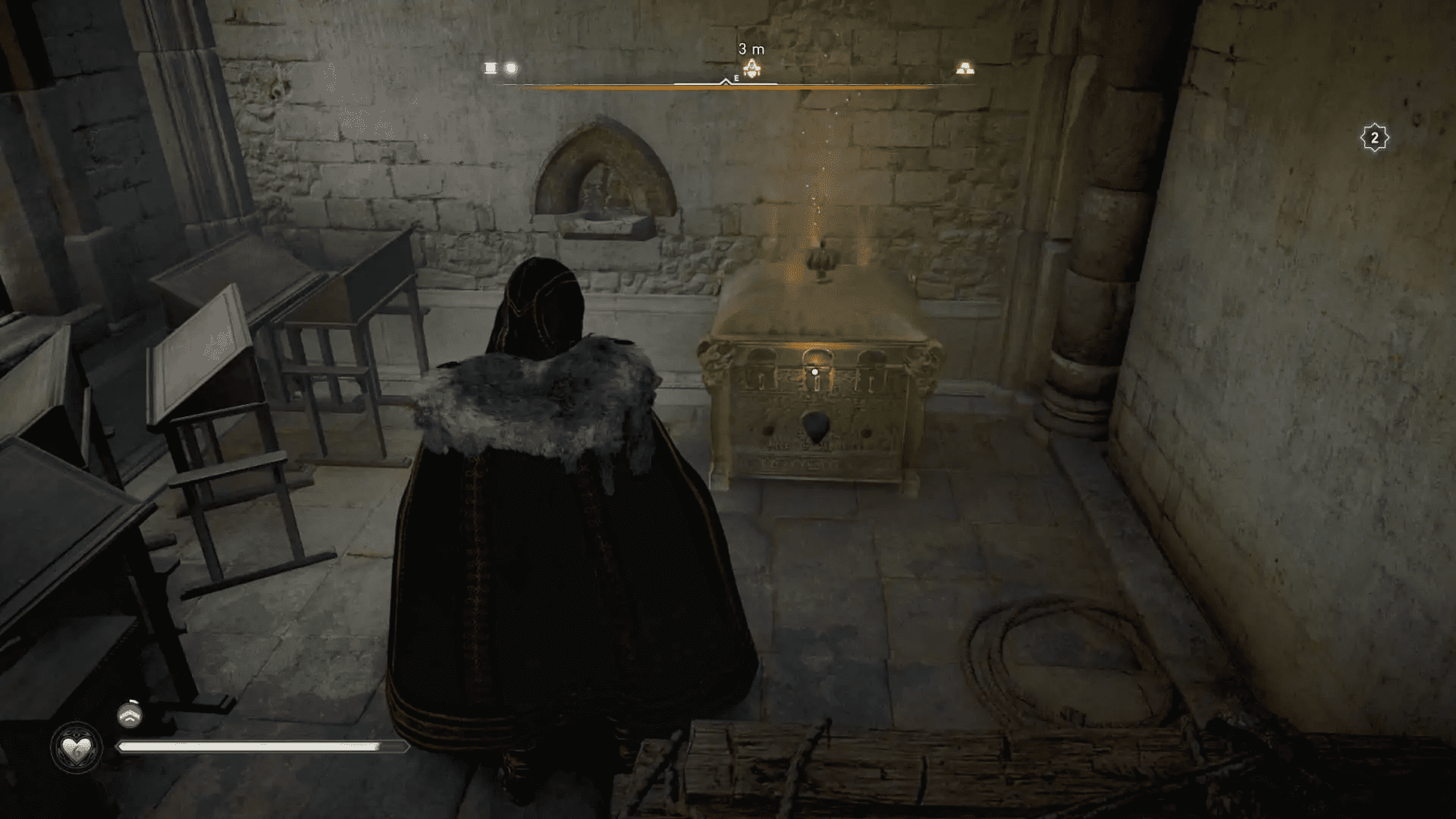Click the 3 m distance label
Viewport: 1456px width, 819px height.
coord(751,47)
